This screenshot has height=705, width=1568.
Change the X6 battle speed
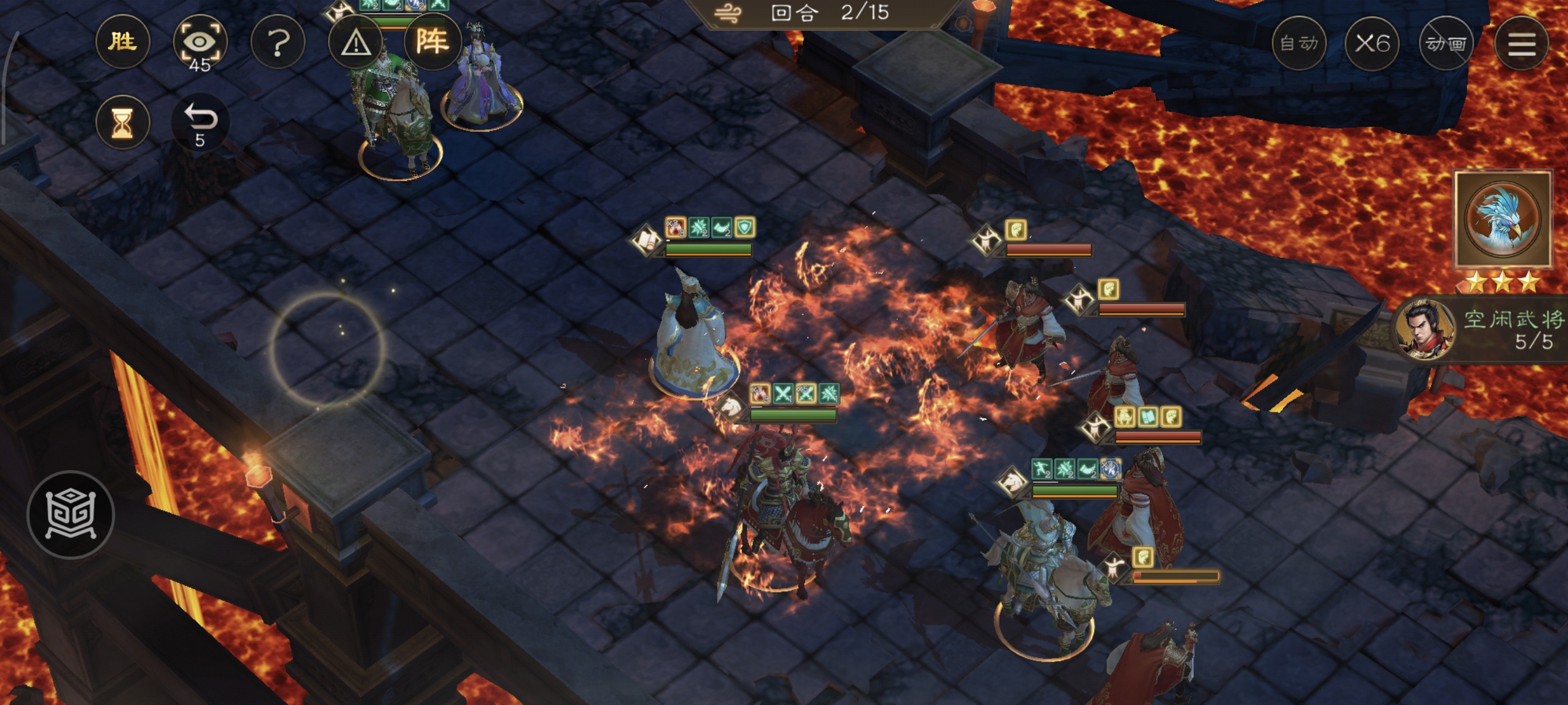pyautogui.click(x=1372, y=43)
